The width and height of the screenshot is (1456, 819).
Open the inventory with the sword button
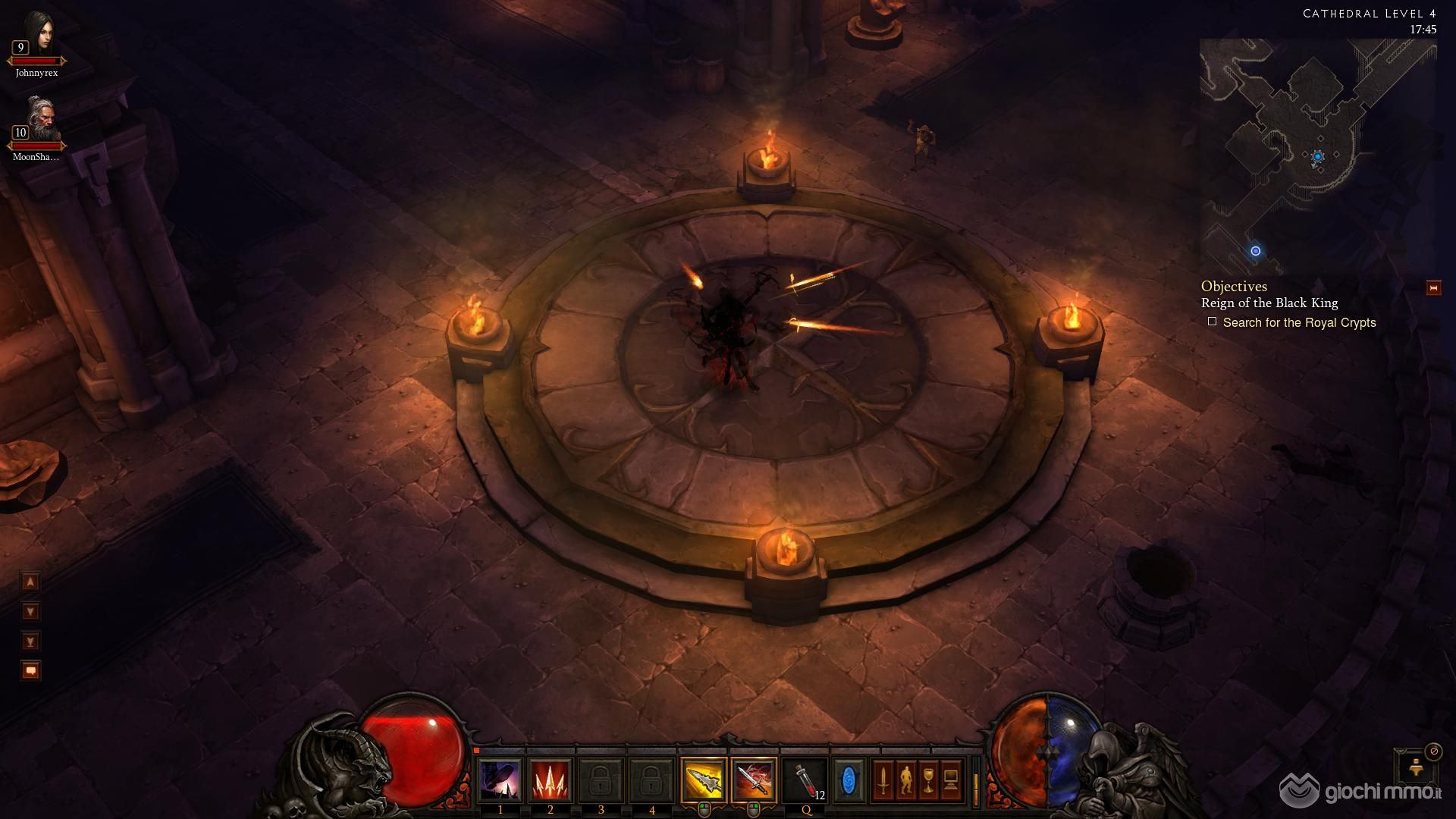pyautogui.click(x=883, y=780)
